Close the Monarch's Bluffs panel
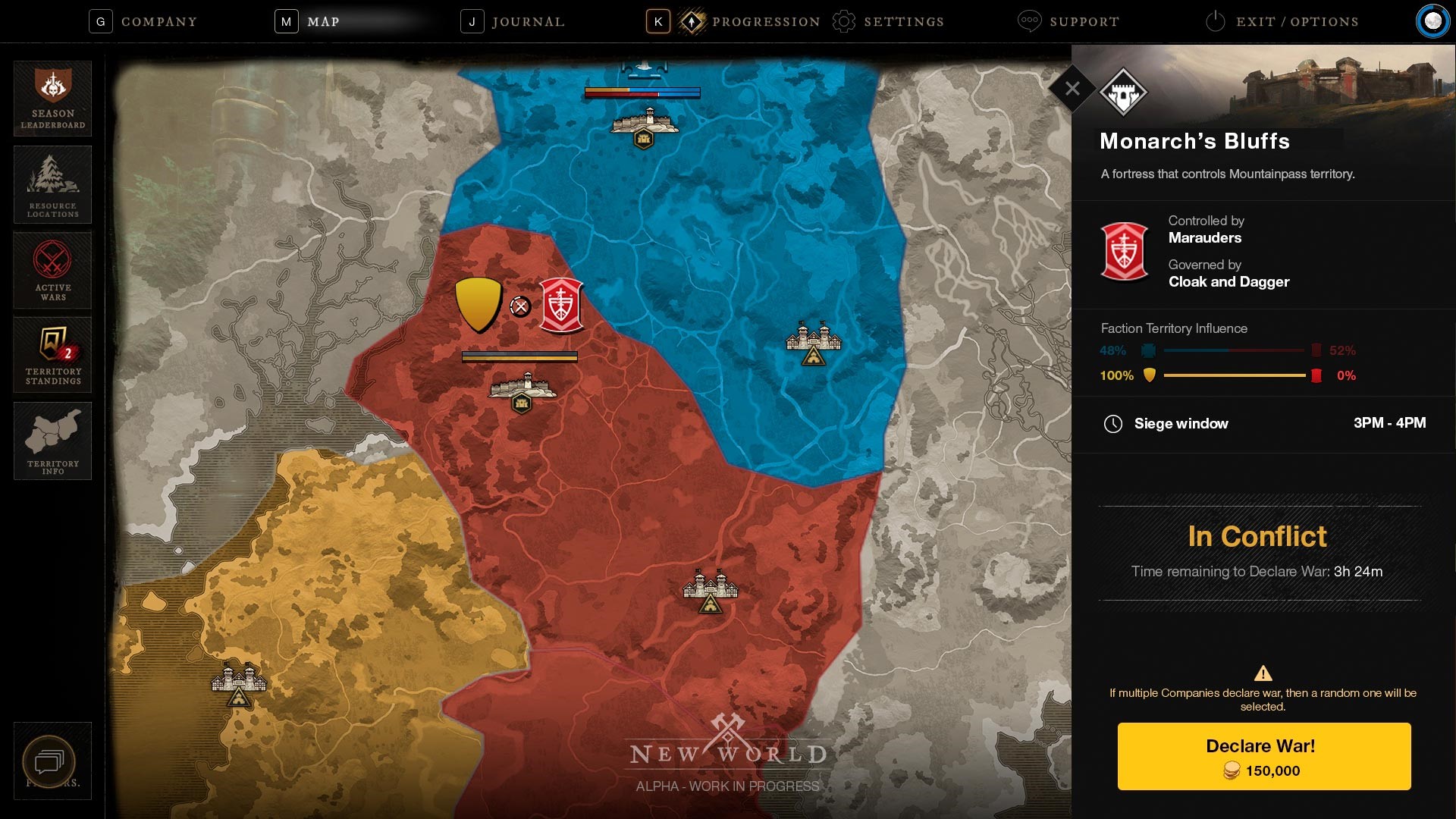 click(1072, 89)
